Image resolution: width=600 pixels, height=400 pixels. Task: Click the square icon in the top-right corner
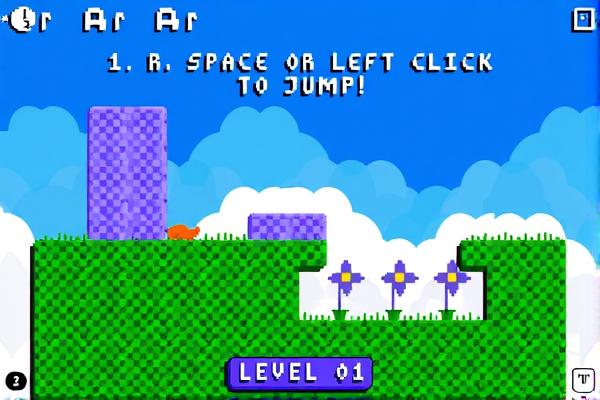click(x=582, y=19)
